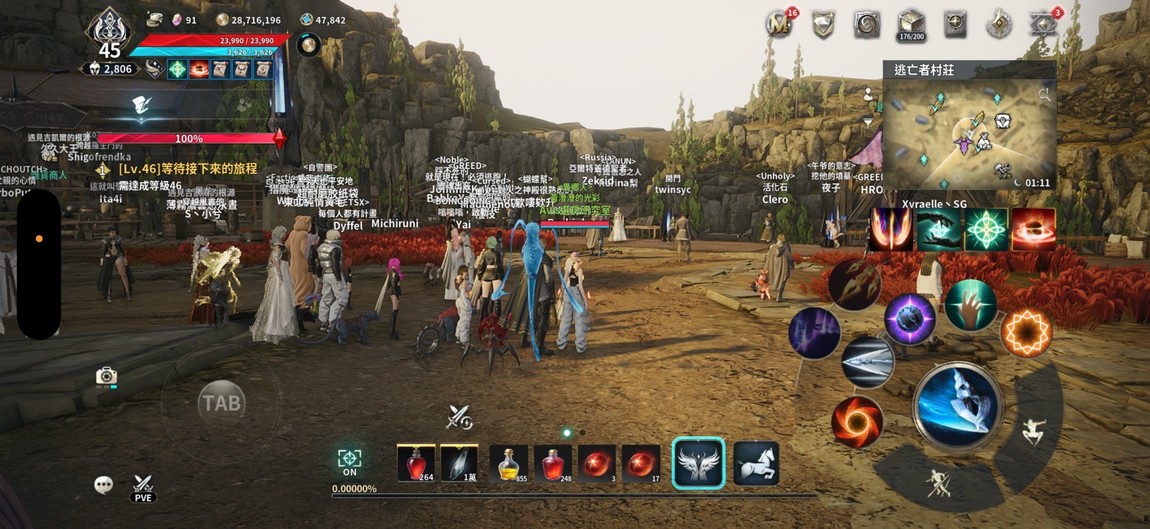Trigger the large main attack skill button
Viewport: 1150px width, 529px height.
(x=957, y=406)
